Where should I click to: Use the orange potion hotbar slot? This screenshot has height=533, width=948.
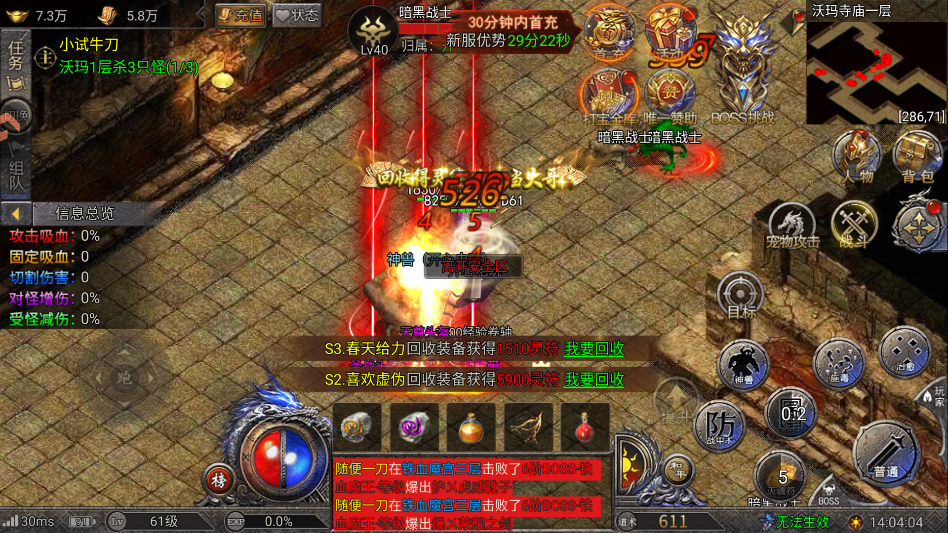pyautogui.click(x=470, y=428)
